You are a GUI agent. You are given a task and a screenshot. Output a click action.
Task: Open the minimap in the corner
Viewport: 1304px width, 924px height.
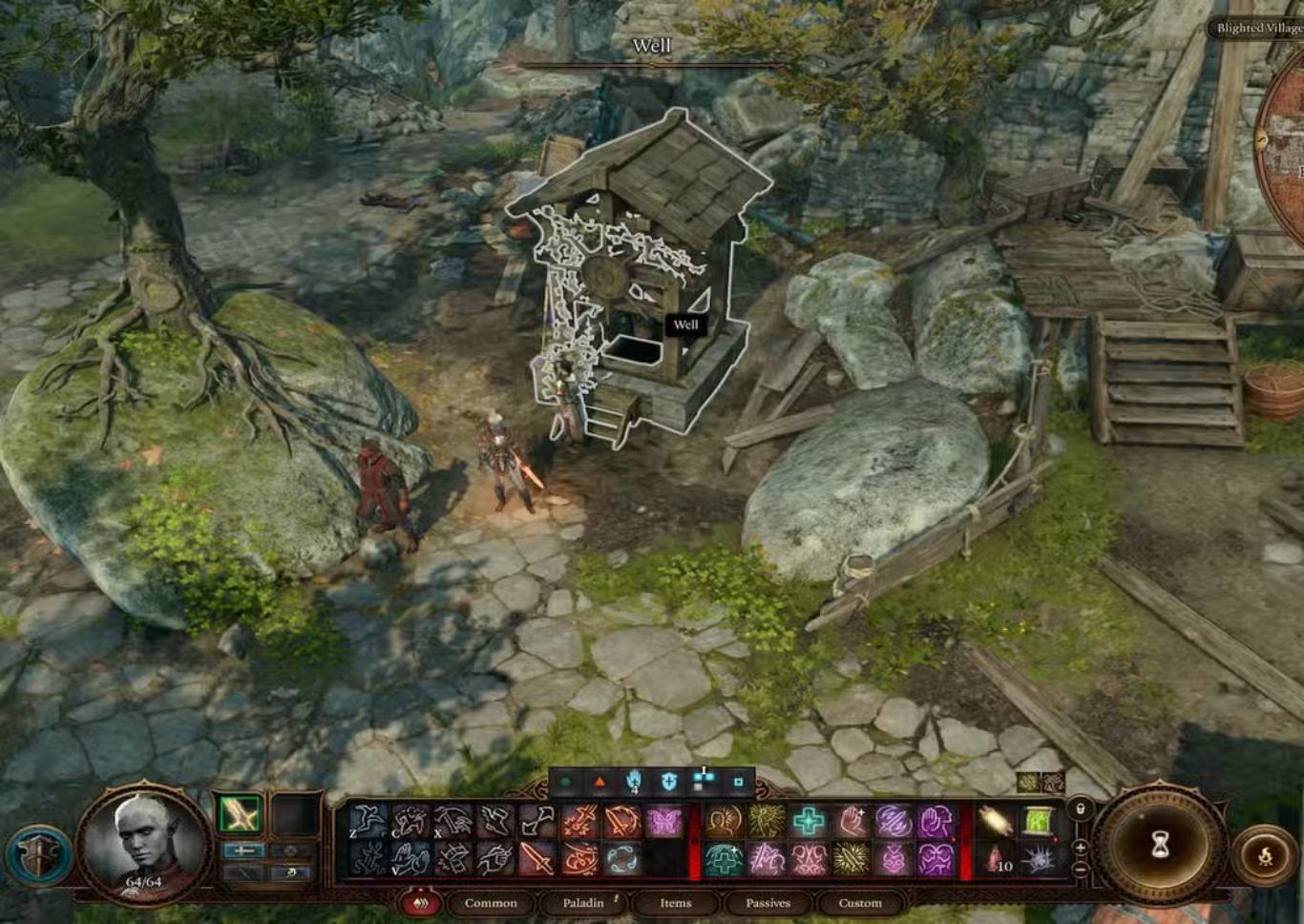(x=1284, y=143)
